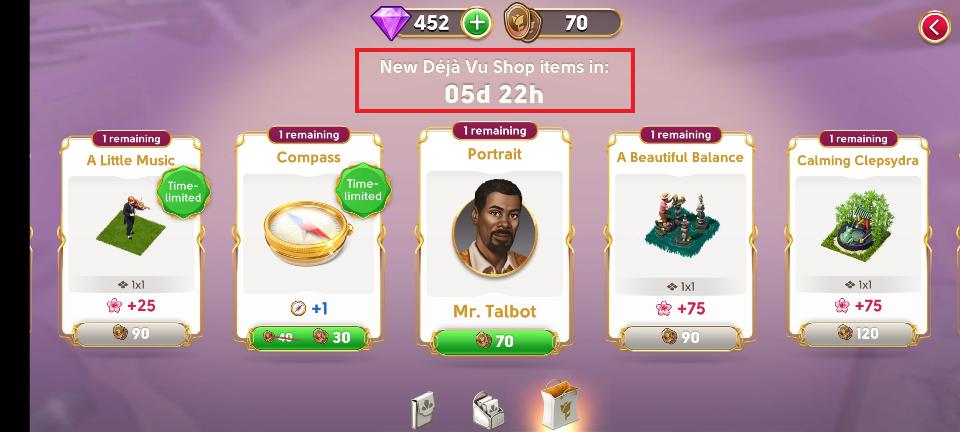Select the Mr. Talbot portrait image
Image resolution: width=960 pixels, height=432 pixels.
(493, 229)
